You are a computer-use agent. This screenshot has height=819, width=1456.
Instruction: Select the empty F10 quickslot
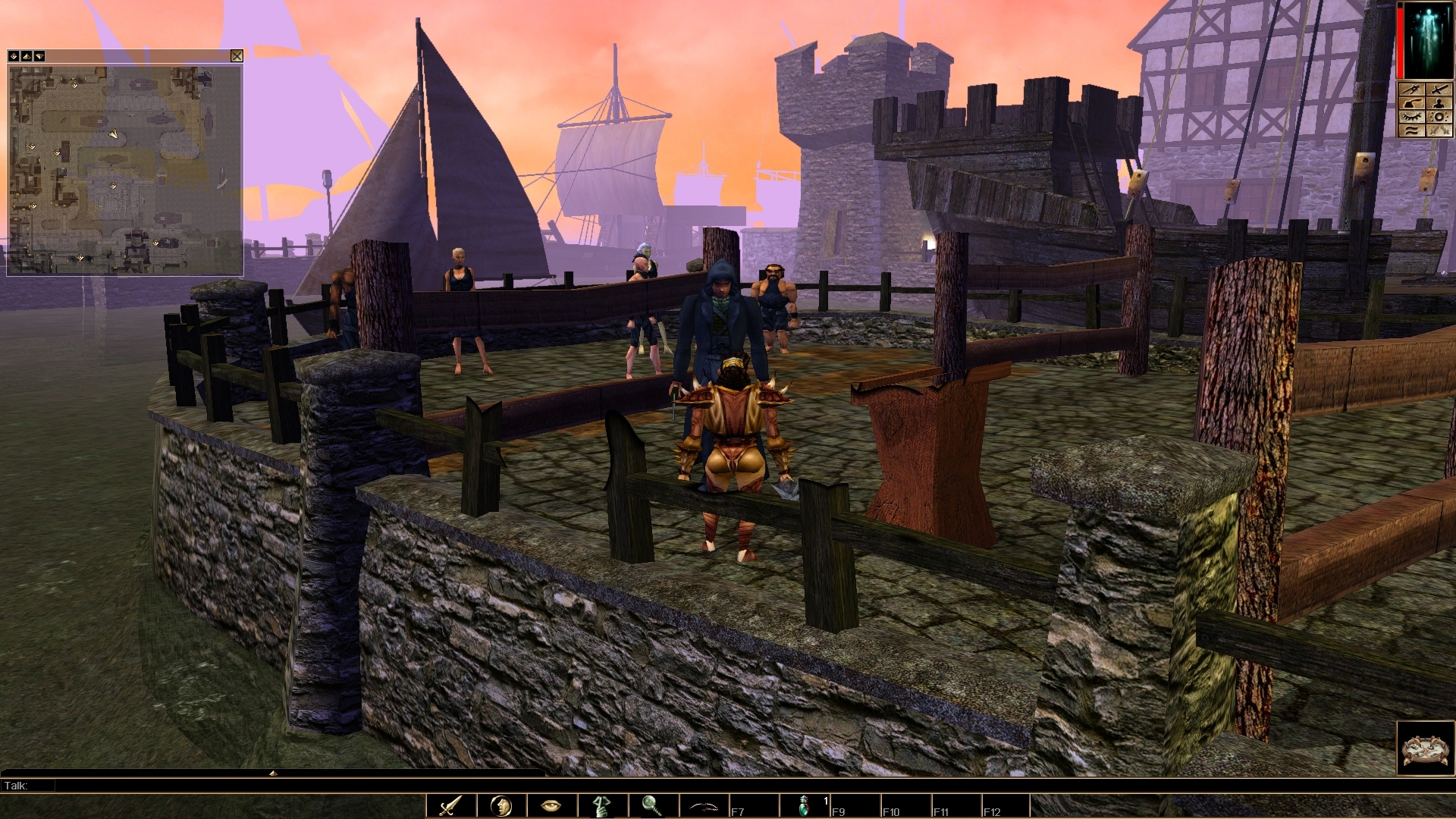point(906,806)
